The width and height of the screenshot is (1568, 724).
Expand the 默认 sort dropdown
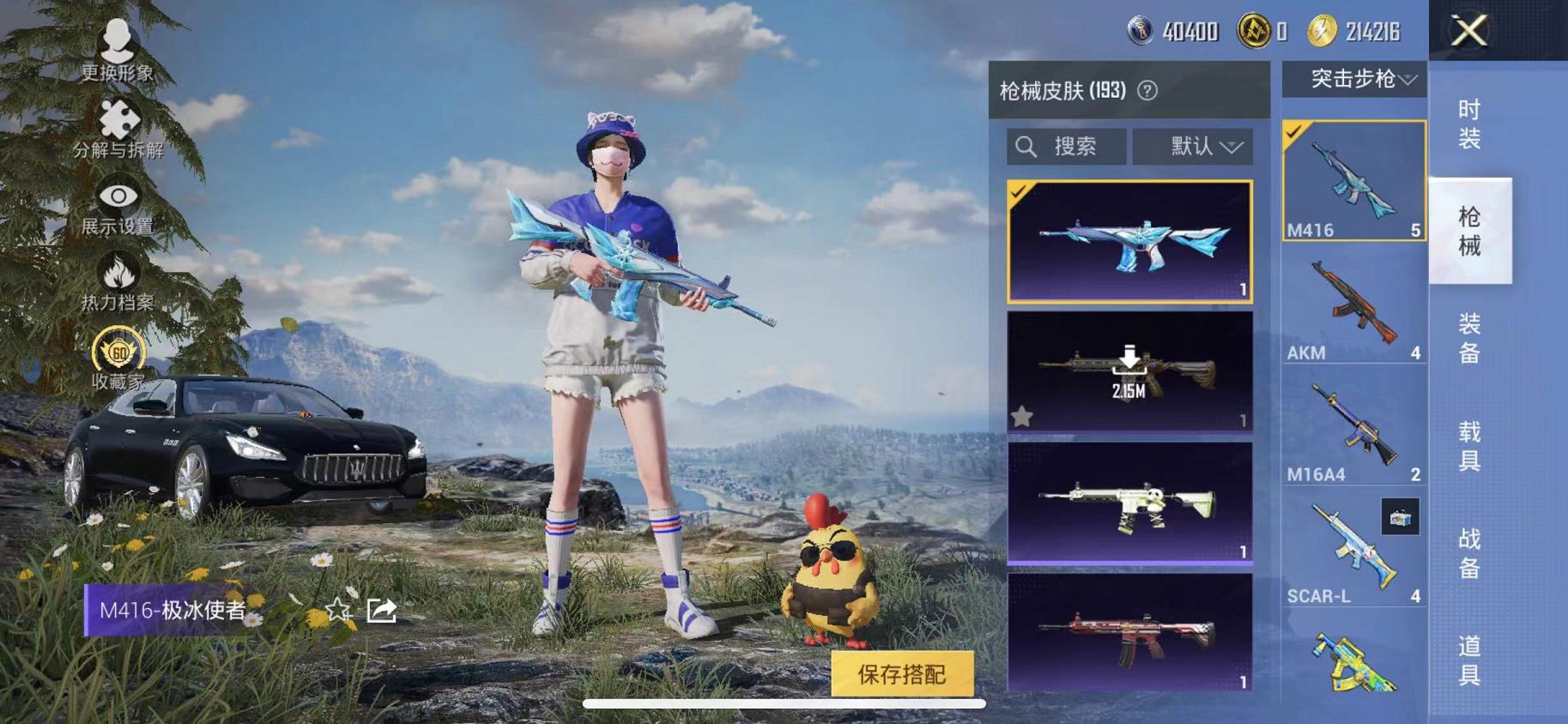pyautogui.click(x=1193, y=146)
